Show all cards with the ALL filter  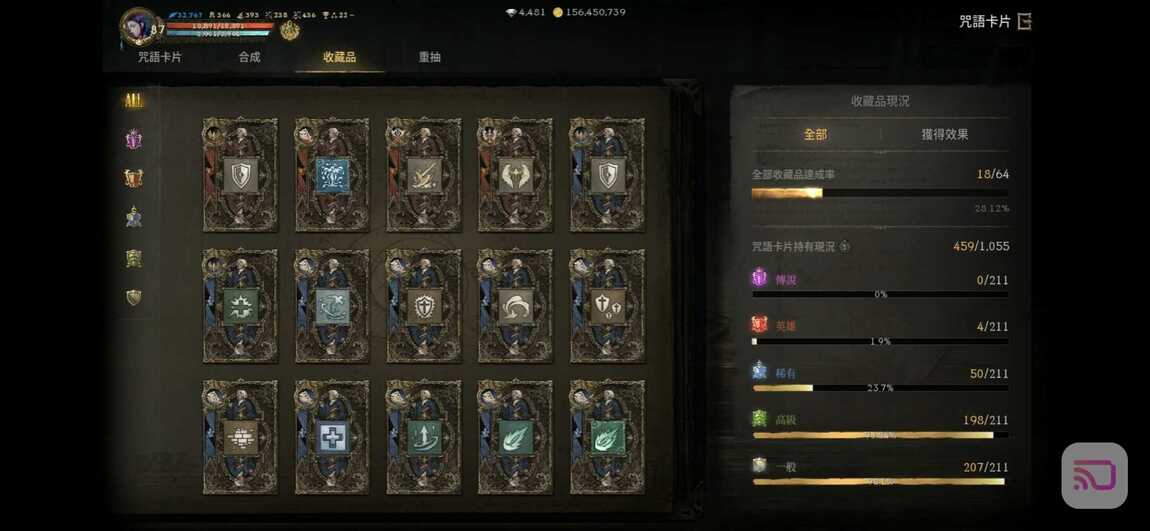point(134,100)
